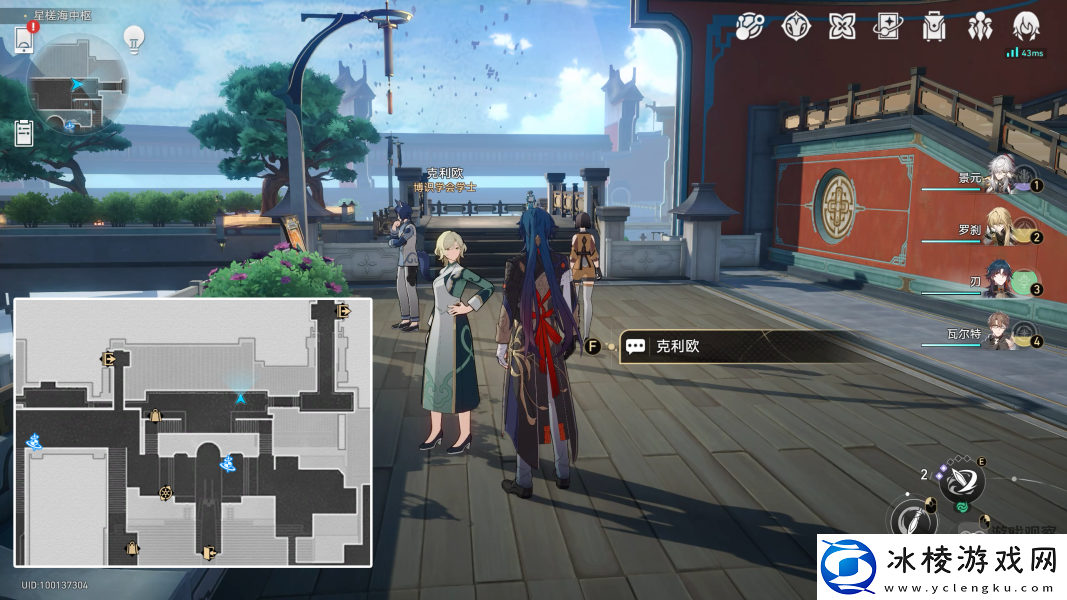Open the connected-orbs icon in the top bar
Viewport: 1067px width, 600px height.
coord(750,27)
